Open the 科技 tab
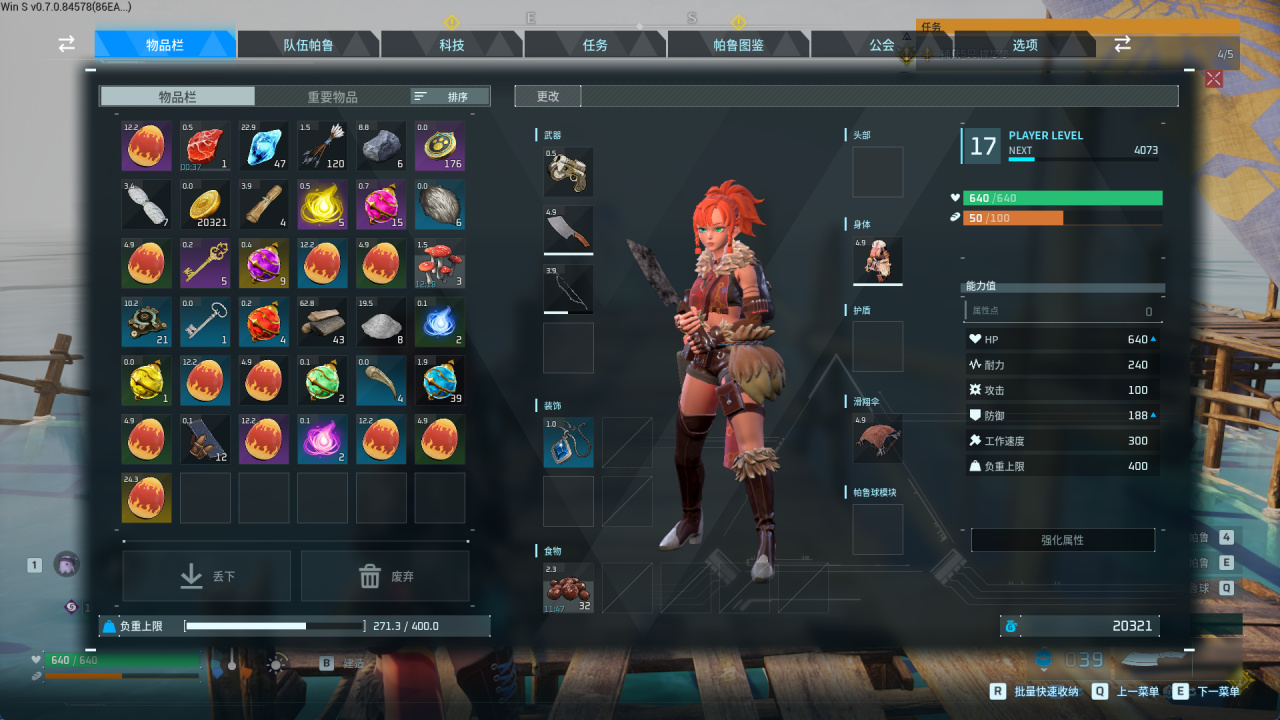 [x=452, y=45]
